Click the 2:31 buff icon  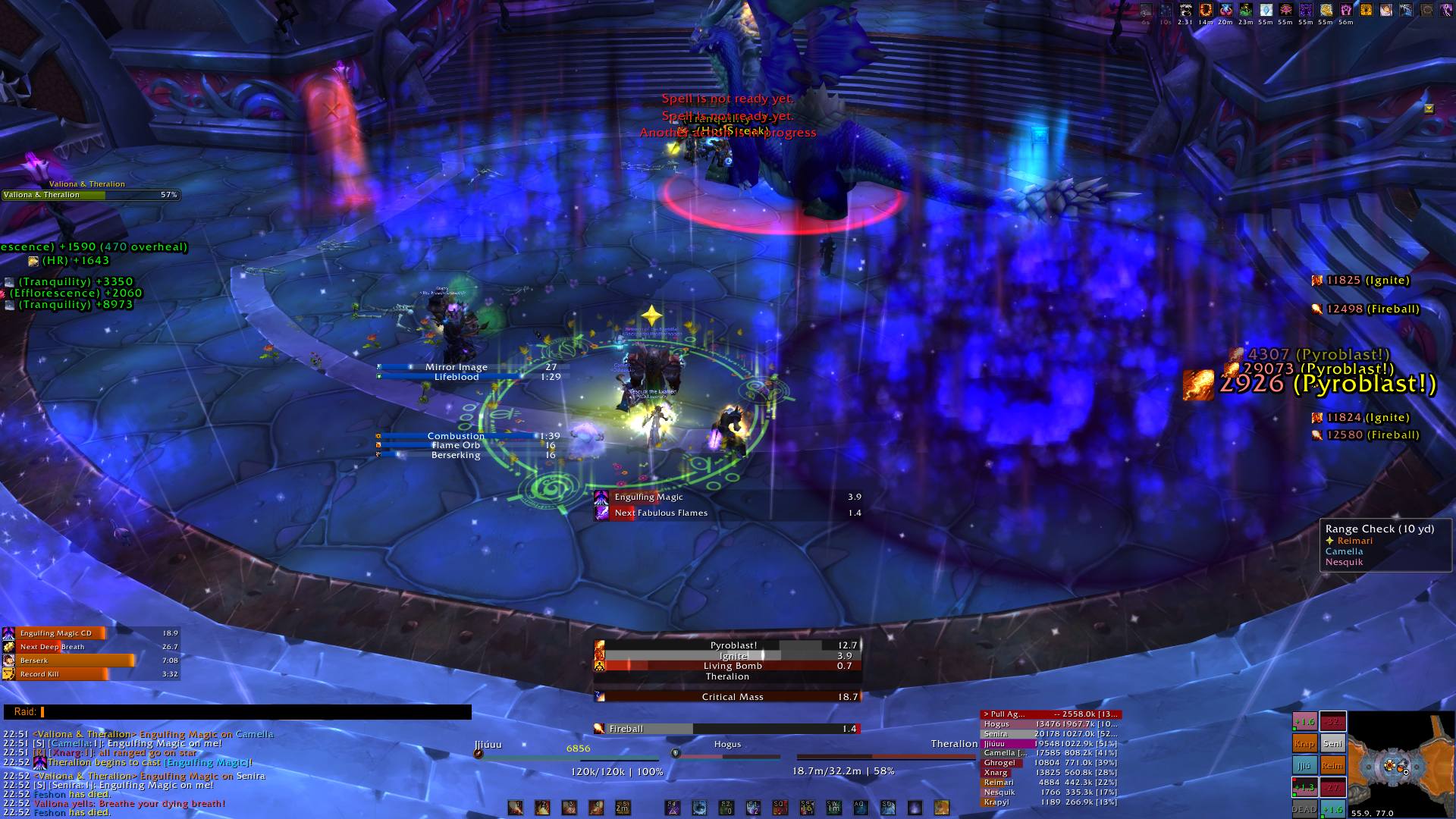(x=1185, y=11)
